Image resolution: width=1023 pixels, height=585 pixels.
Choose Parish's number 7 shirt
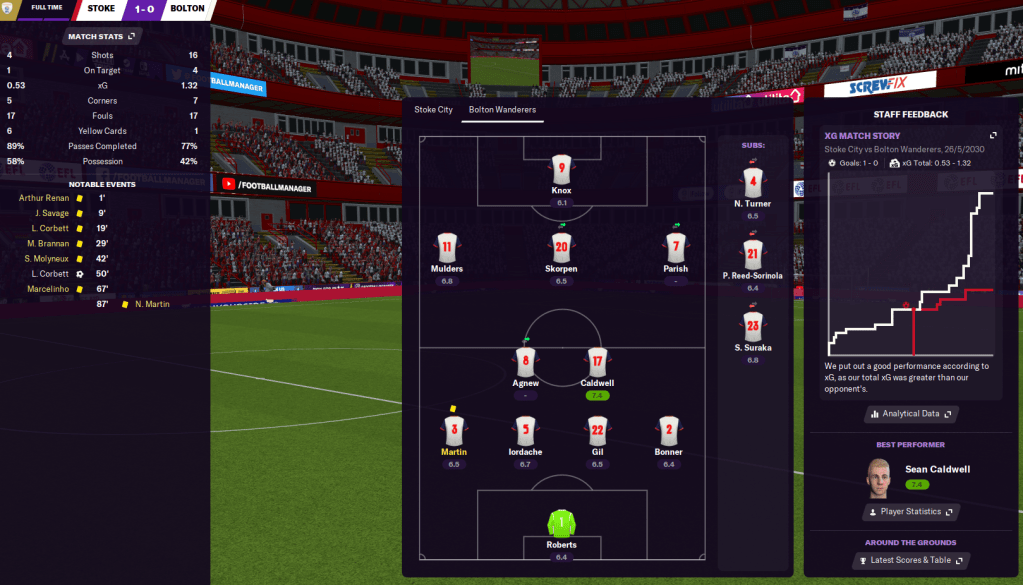pyautogui.click(x=676, y=248)
